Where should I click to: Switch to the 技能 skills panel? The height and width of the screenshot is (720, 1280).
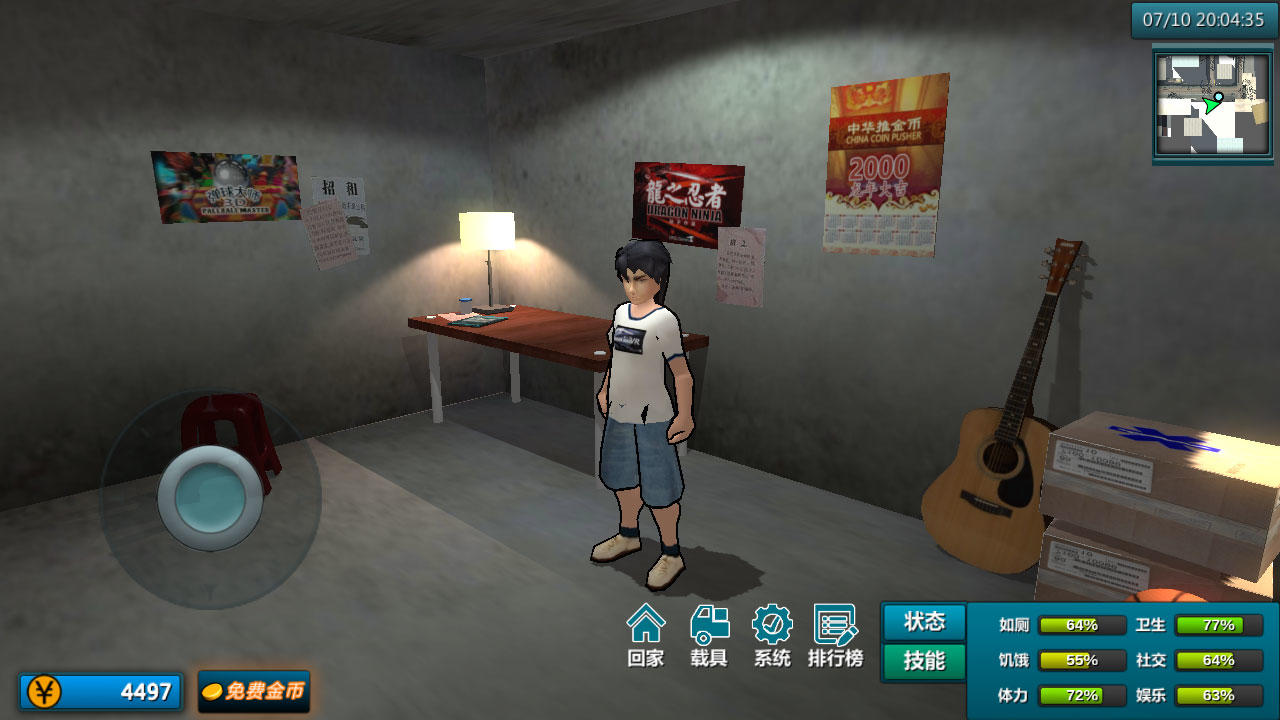click(922, 660)
